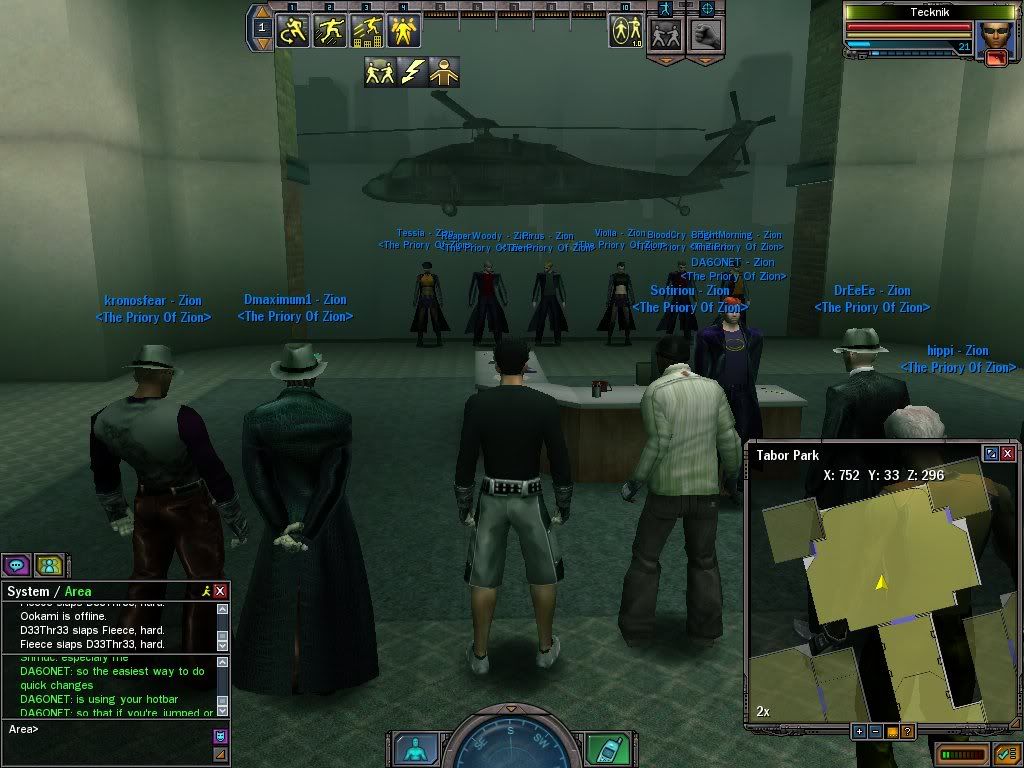Zoom out the map with the minus button

pos(875,732)
